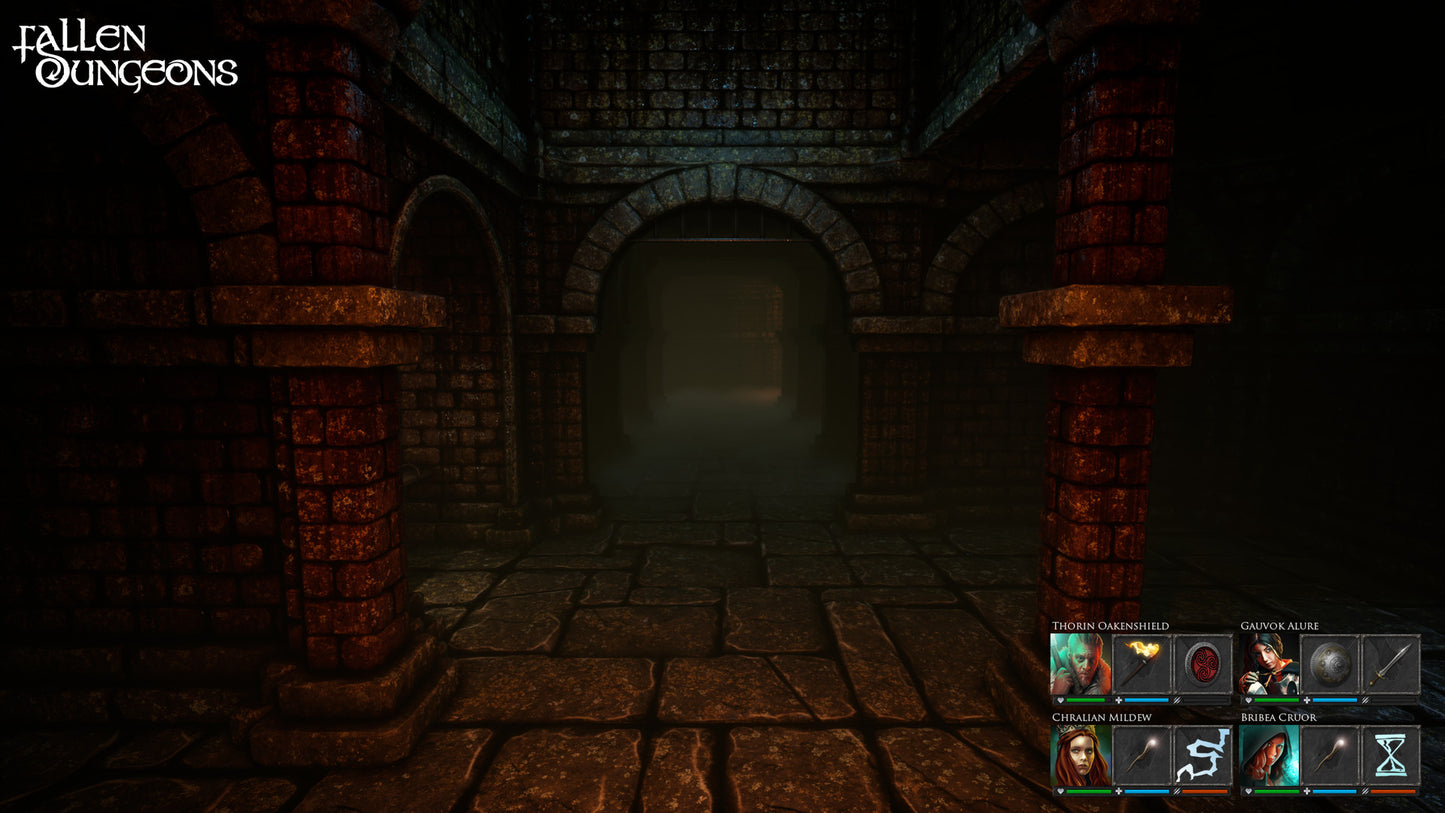The image size is (1445, 813).
Task: Select Thorin's flaming torch item slot
Action: pos(1139,662)
